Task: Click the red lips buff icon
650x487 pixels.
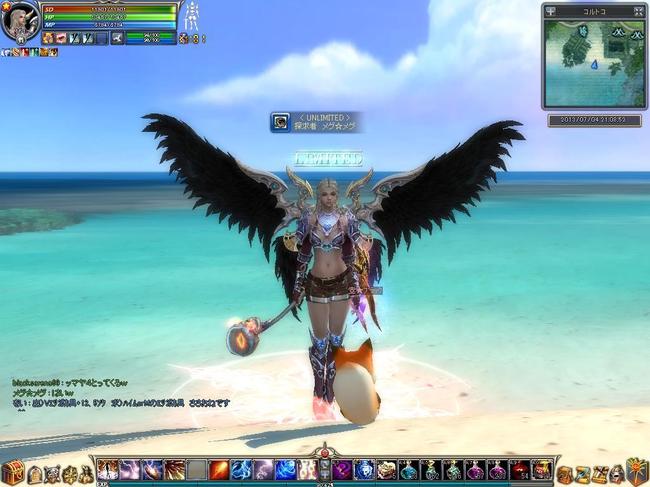Action: pyautogui.click(x=61, y=38)
